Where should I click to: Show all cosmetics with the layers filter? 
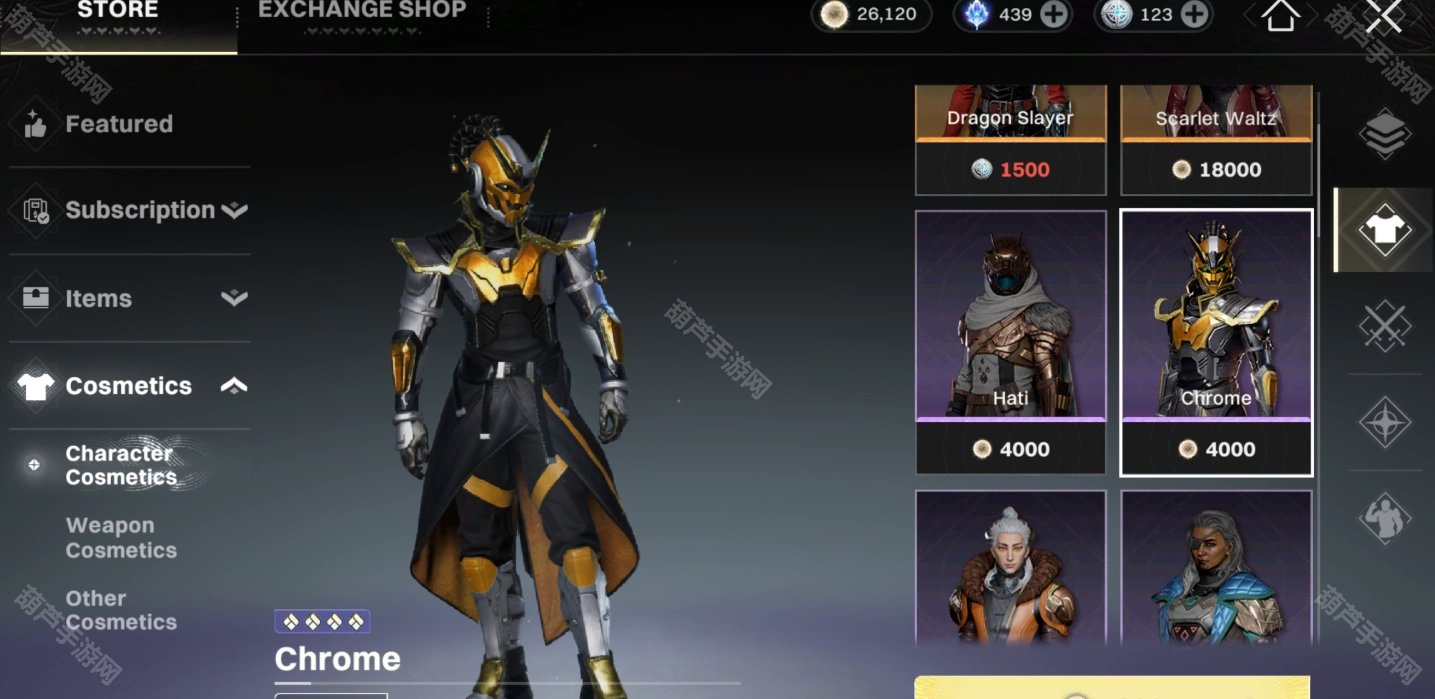coord(1385,134)
